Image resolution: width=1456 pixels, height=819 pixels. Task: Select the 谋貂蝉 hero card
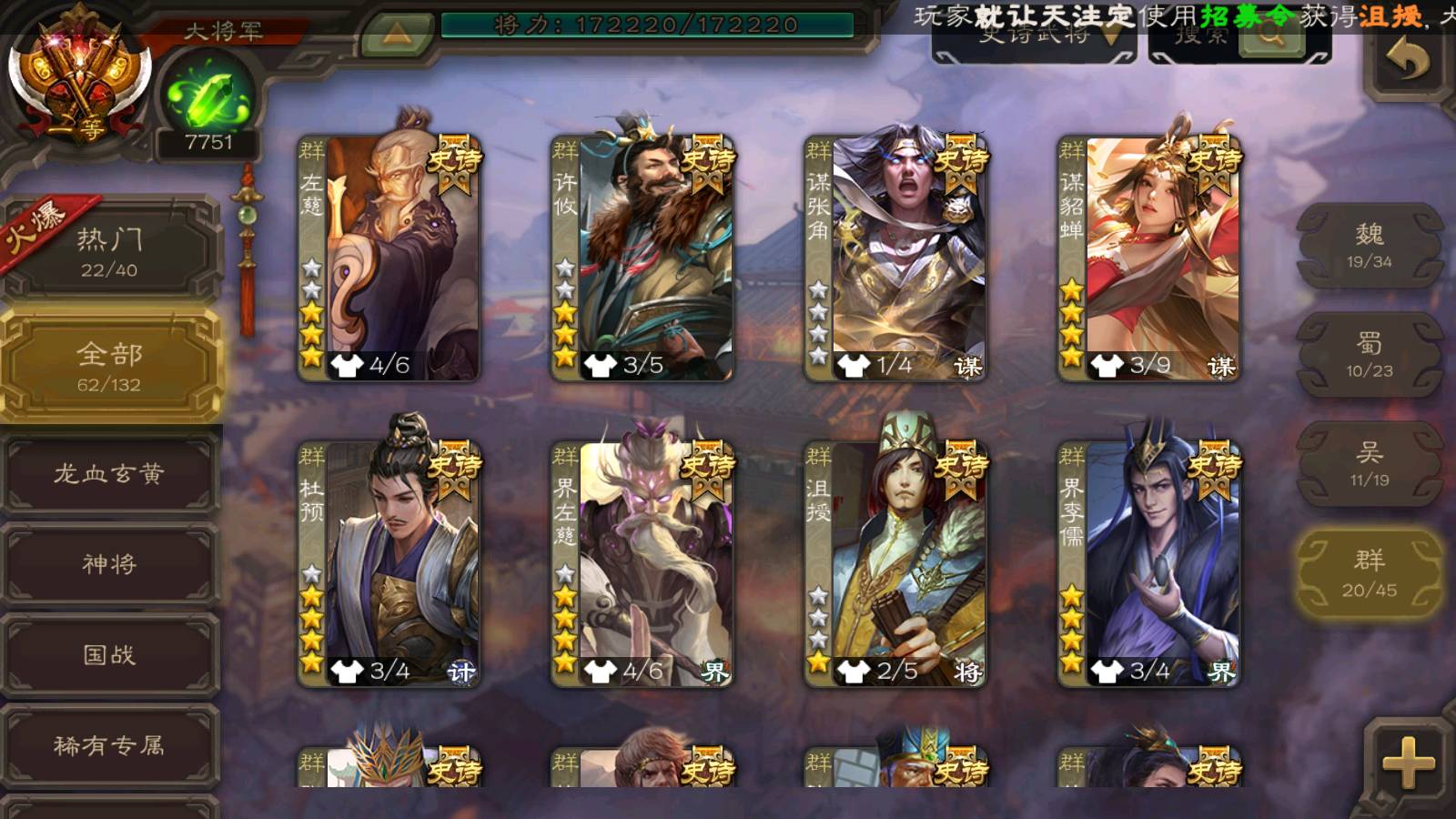(x=1148, y=258)
